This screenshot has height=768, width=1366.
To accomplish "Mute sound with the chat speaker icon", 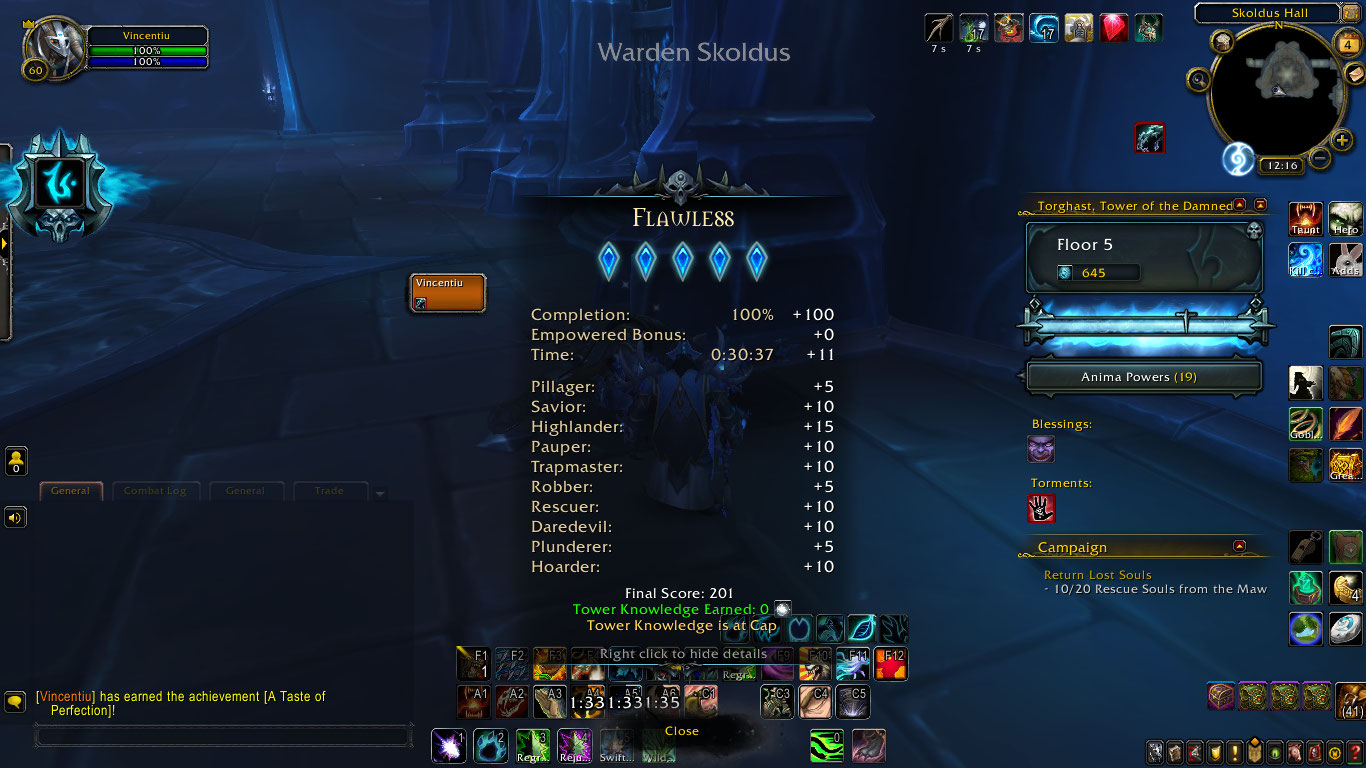I will point(14,517).
